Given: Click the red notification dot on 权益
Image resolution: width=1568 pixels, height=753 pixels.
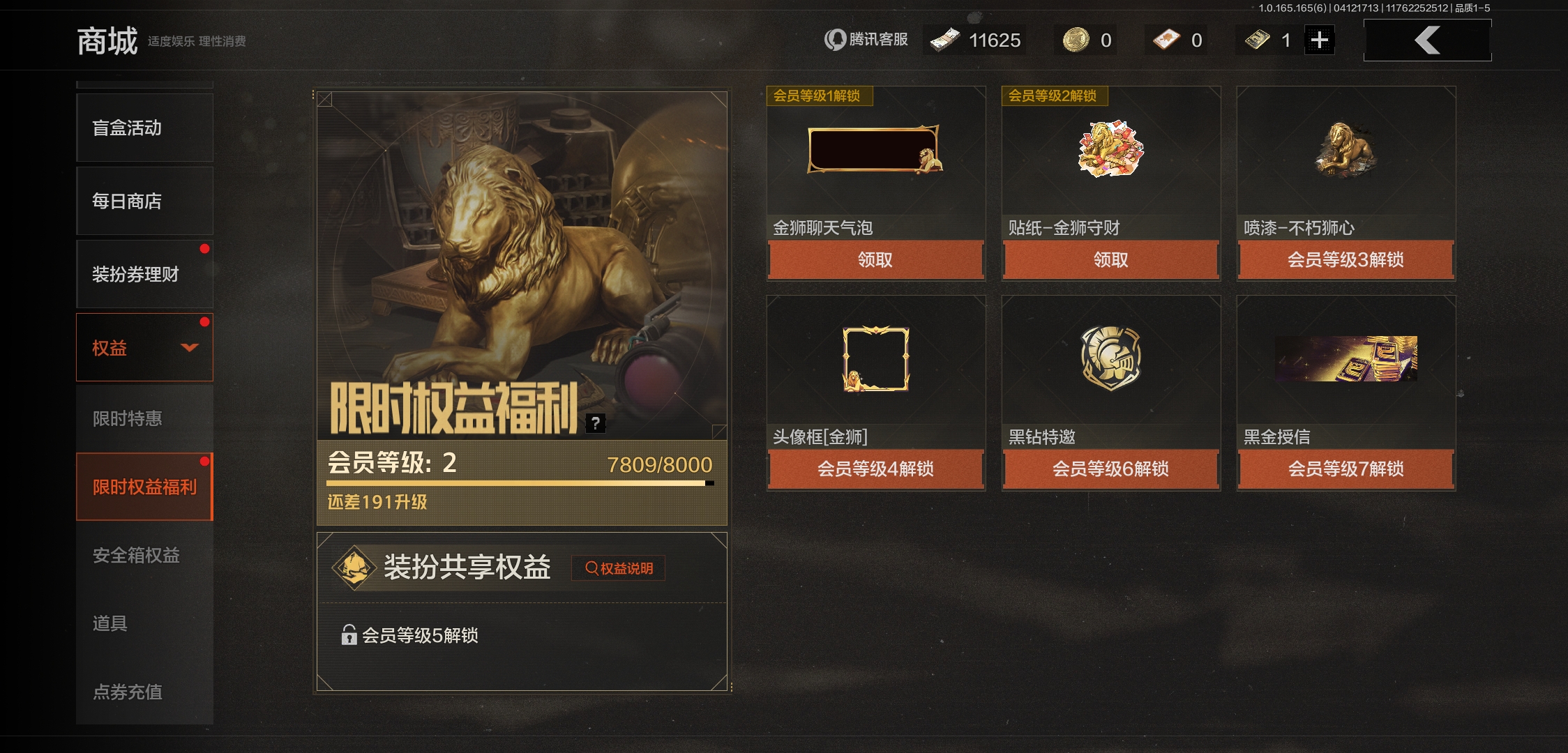Looking at the screenshot, I should (205, 320).
